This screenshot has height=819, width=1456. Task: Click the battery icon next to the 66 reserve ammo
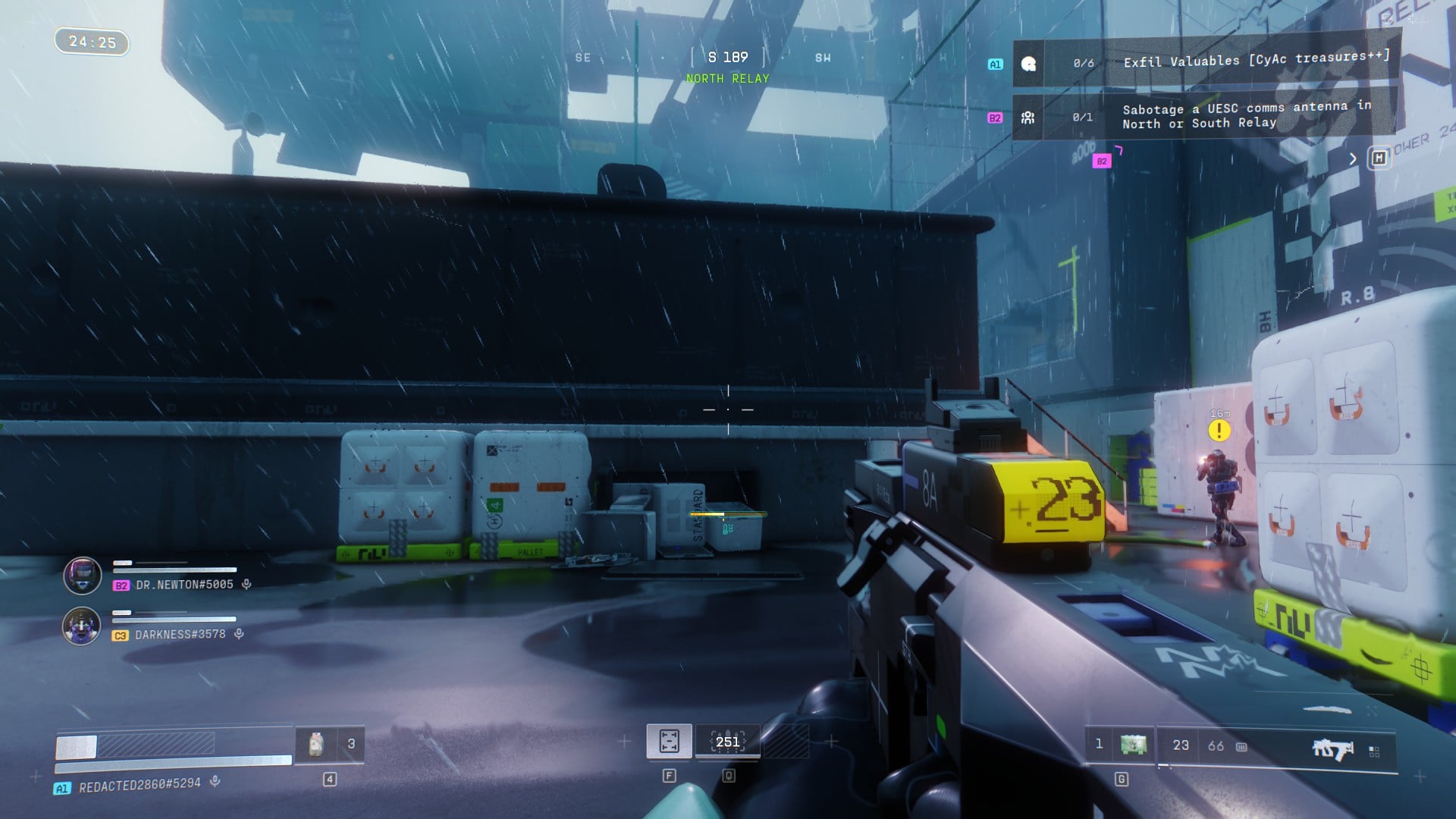pyautogui.click(x=1241, y=748)
